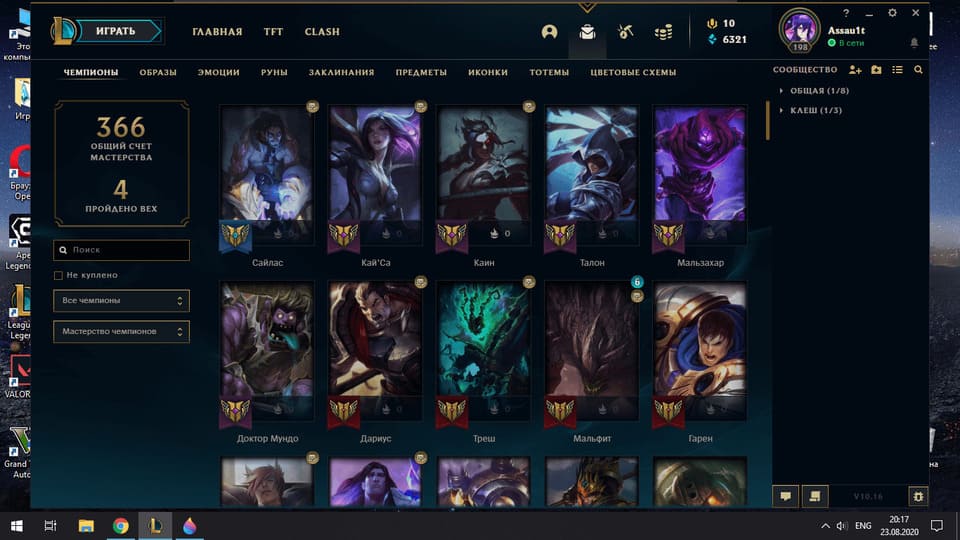Open the ГЛАВНАЯ home page
Viewport: 960px width, 540px height.
point(217,32)
